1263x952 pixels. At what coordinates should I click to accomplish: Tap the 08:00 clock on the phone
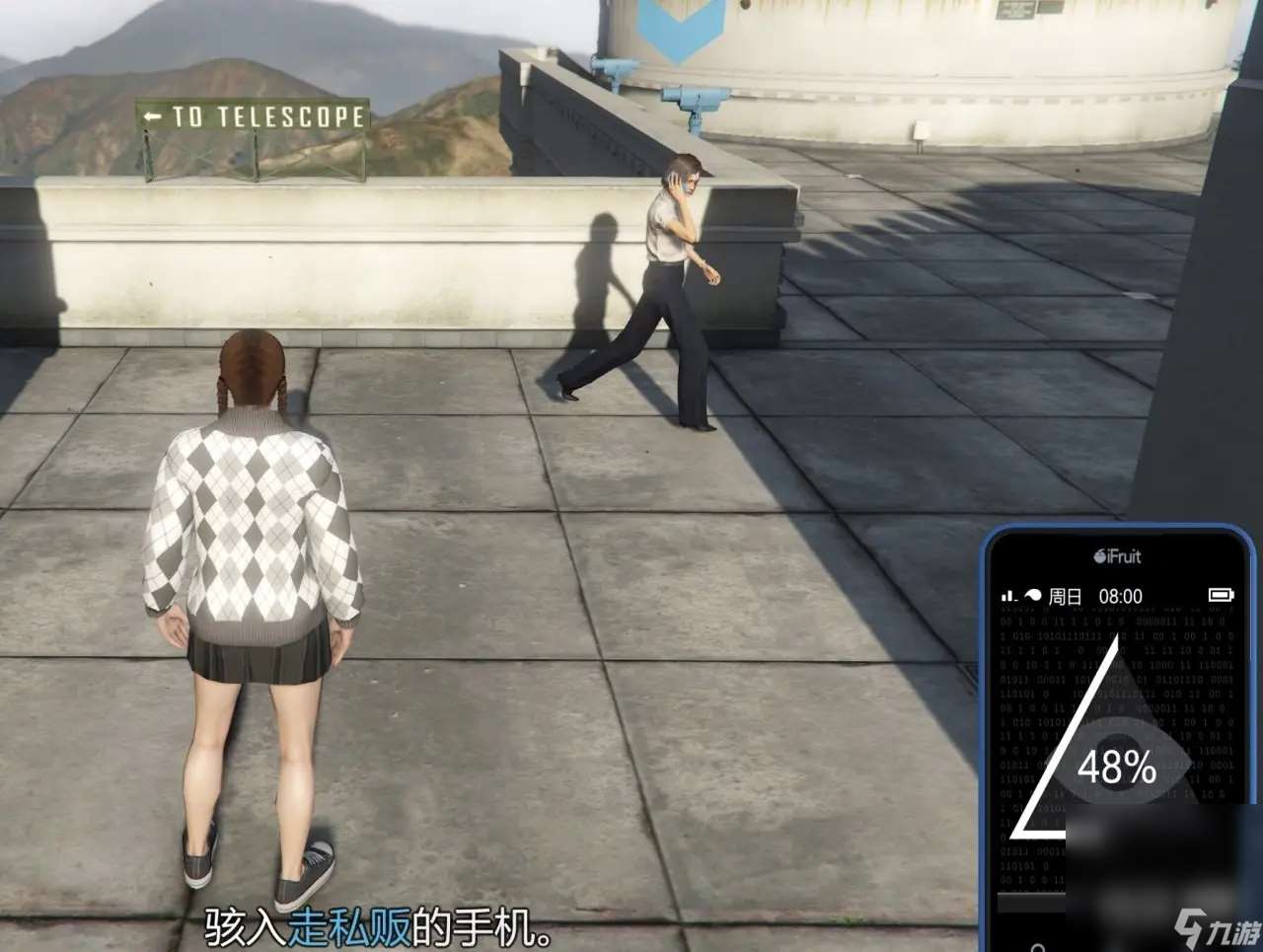coord(1120,596)
